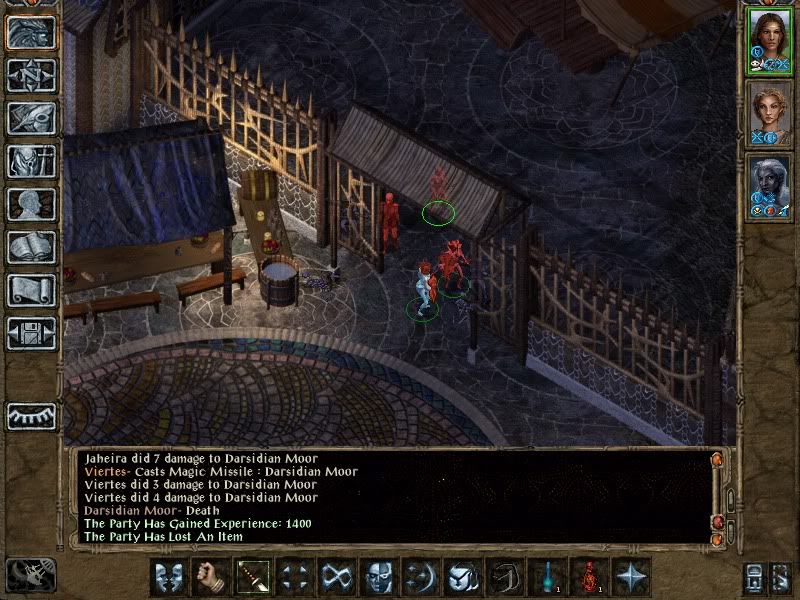
Task: Select the brown-haired woman's portrait
Action: 769,42
